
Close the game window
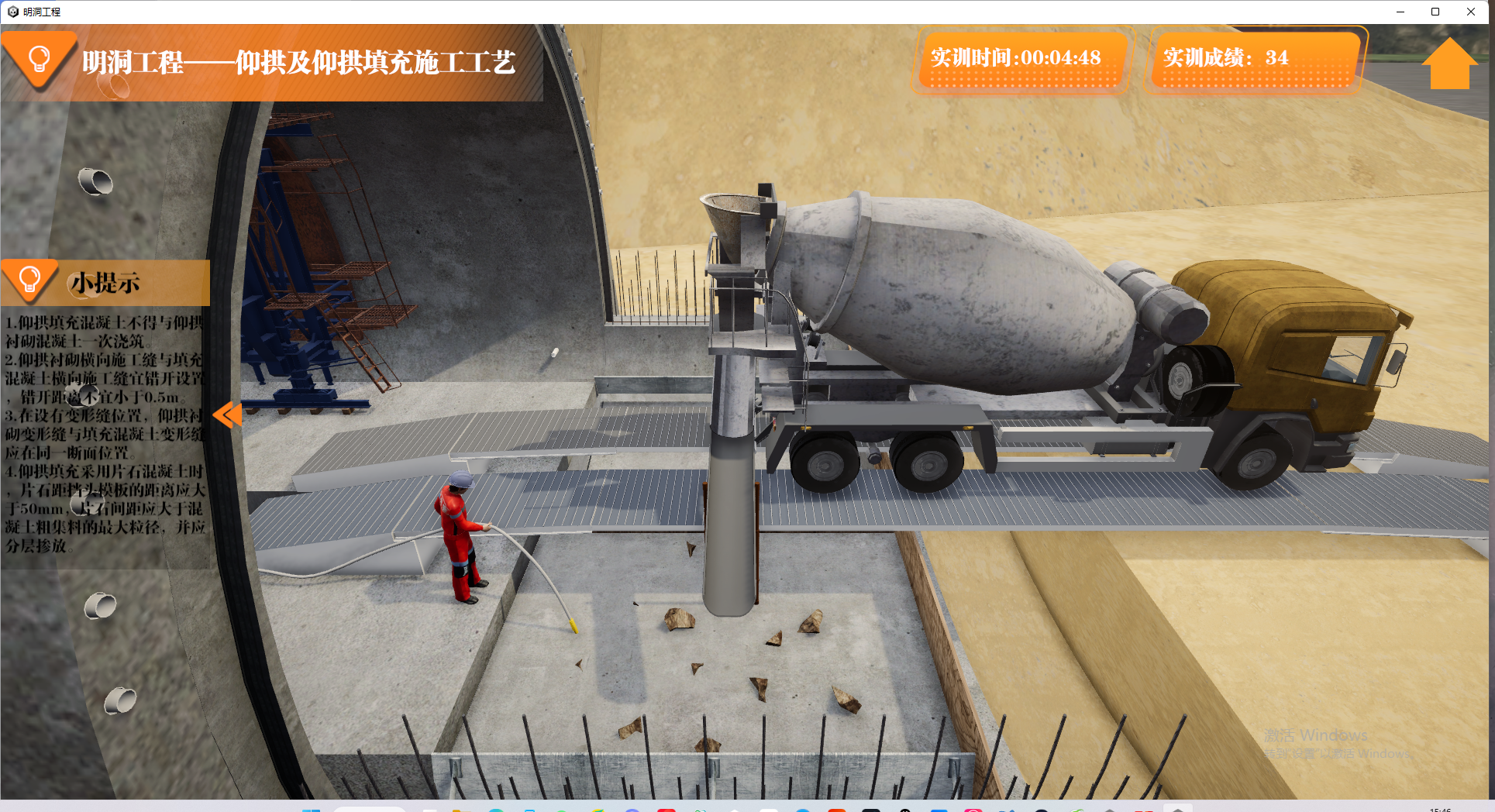coord(1470,12)
